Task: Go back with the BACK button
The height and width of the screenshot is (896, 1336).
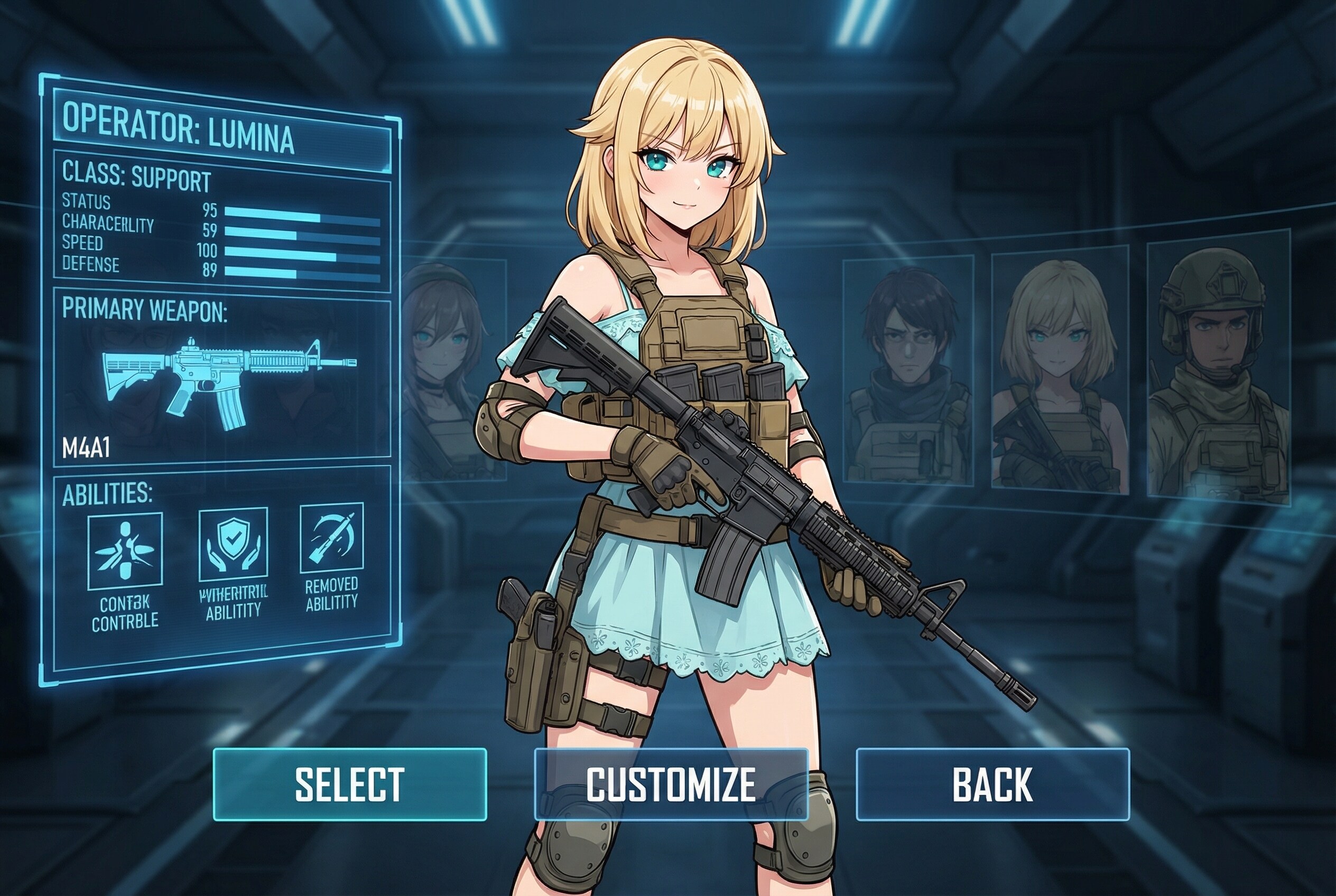Action: [992, 784]
